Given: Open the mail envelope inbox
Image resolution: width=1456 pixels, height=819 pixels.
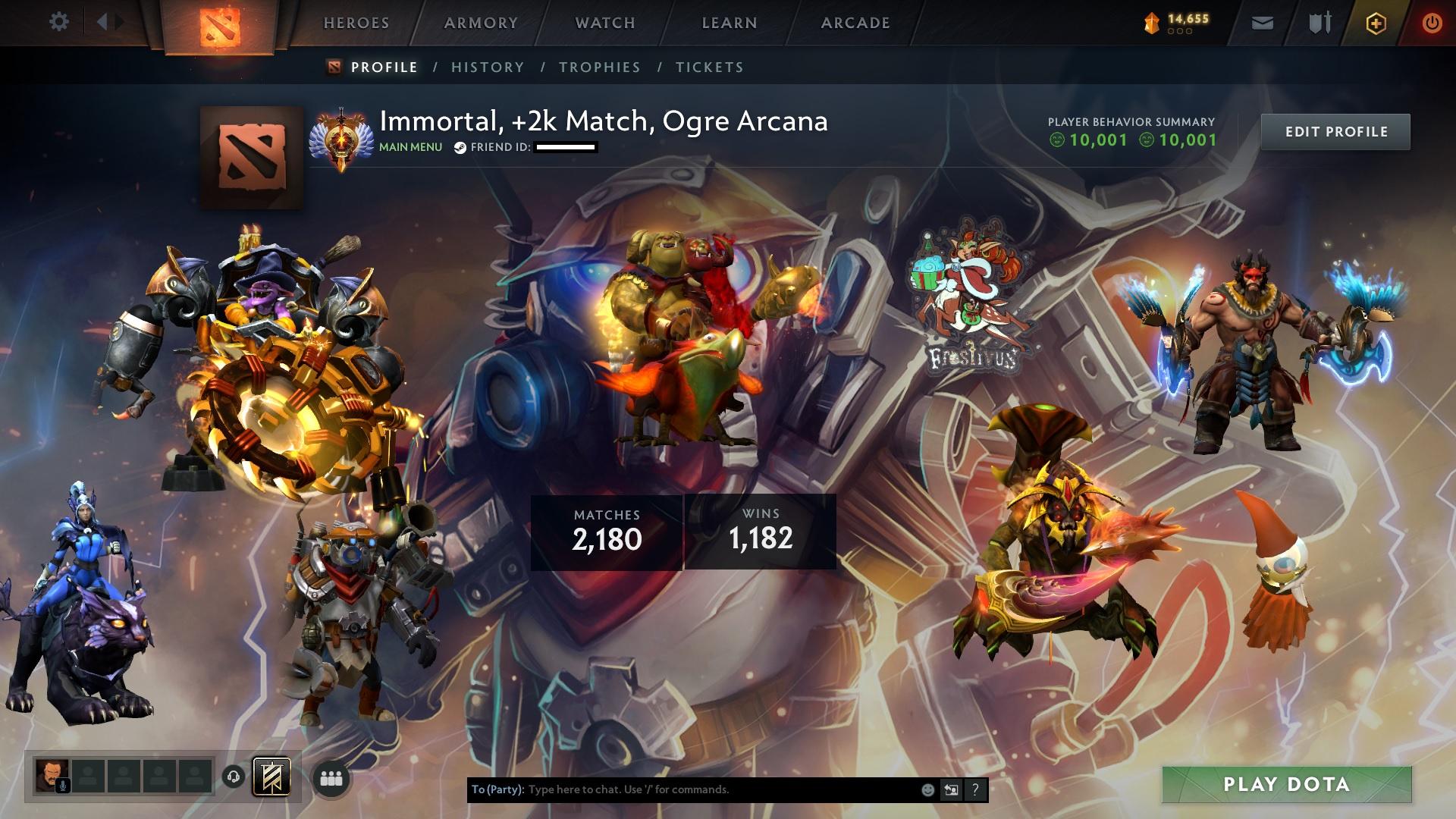Looking at the screenshot, I should [1262, 24].
